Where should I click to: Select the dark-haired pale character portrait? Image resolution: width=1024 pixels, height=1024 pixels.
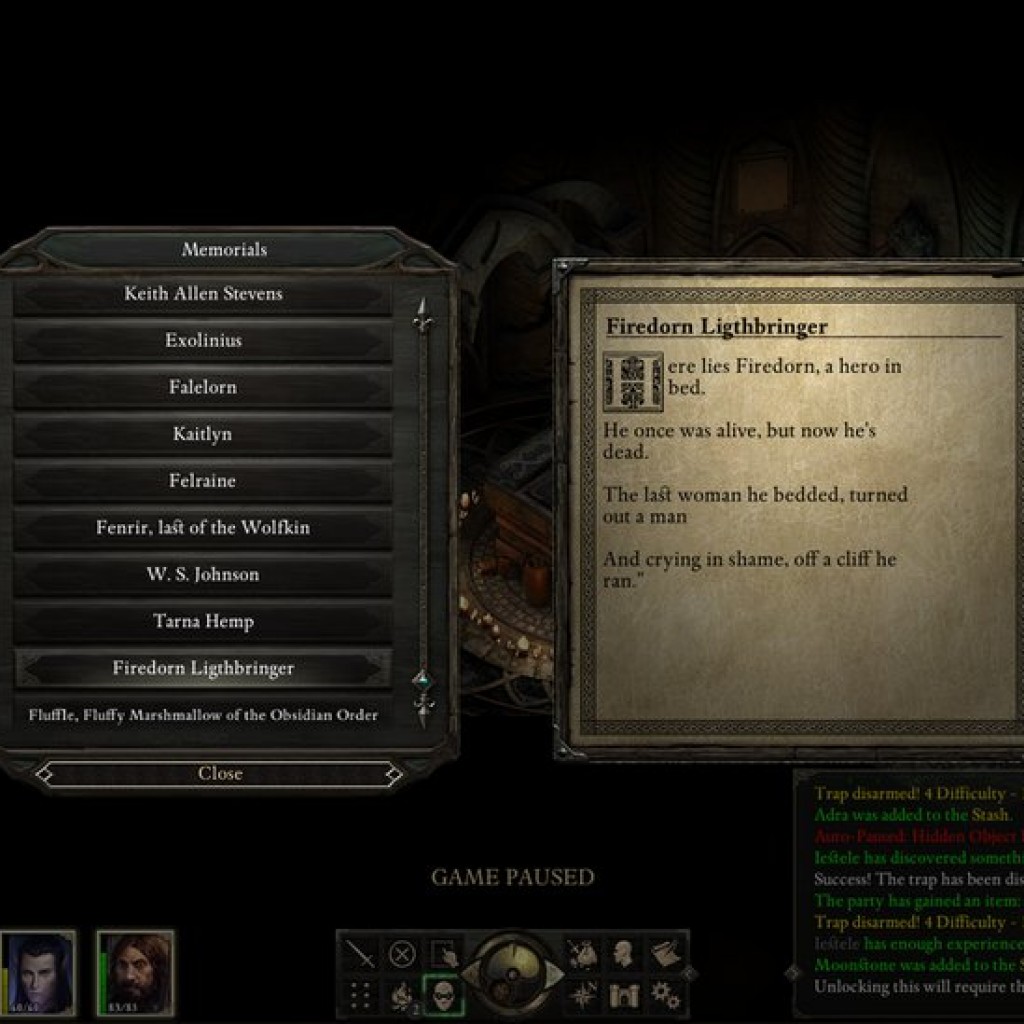point(38,973)
